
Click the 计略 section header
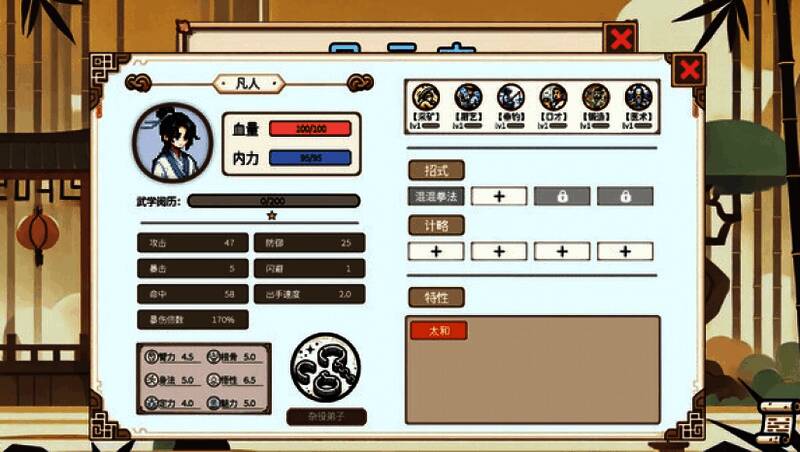436,225
